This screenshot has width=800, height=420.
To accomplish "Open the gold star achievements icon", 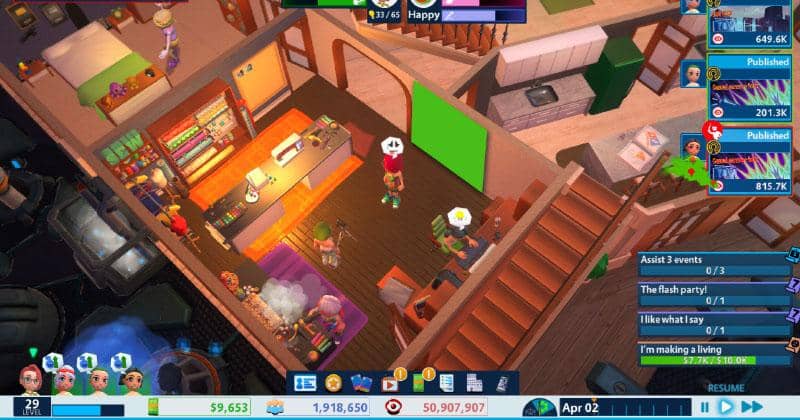I will pos(333,383).
